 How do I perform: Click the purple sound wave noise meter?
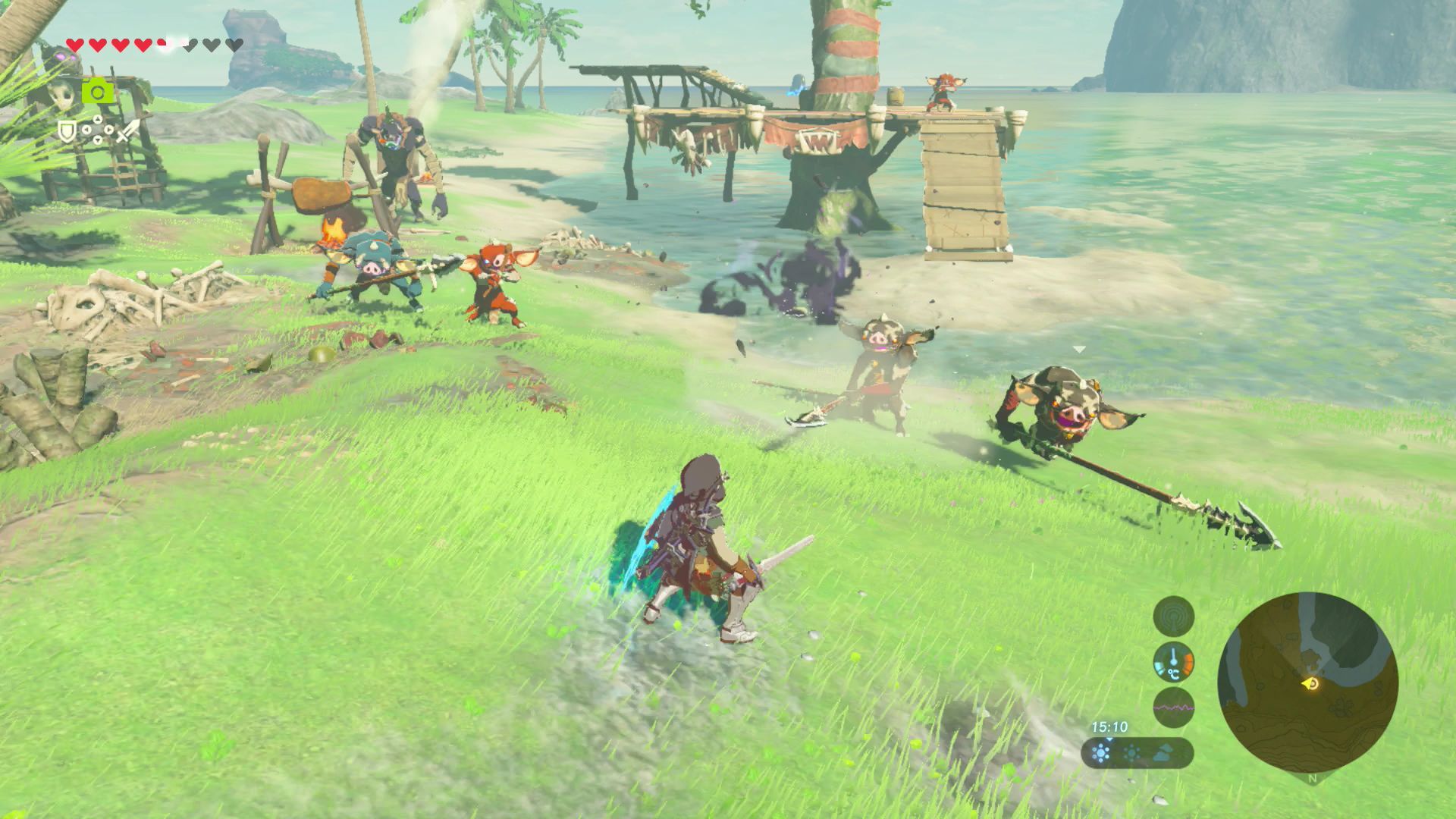(x=1173, y=708)
